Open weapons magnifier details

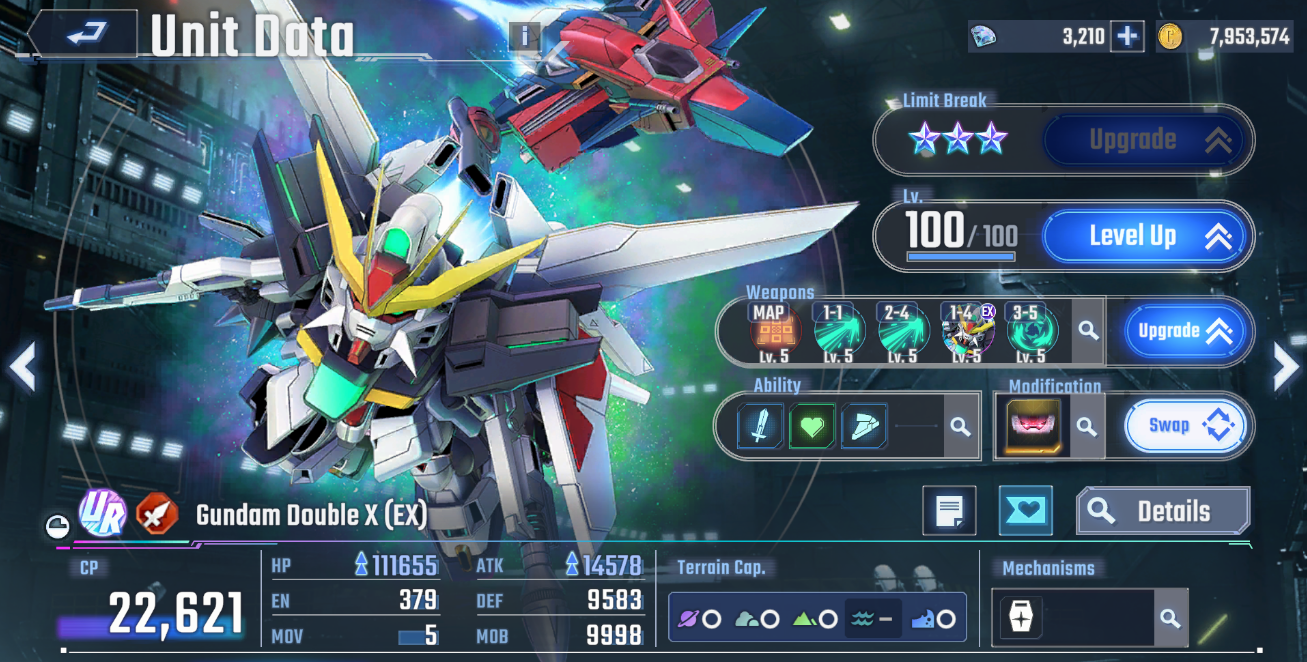1088,331
